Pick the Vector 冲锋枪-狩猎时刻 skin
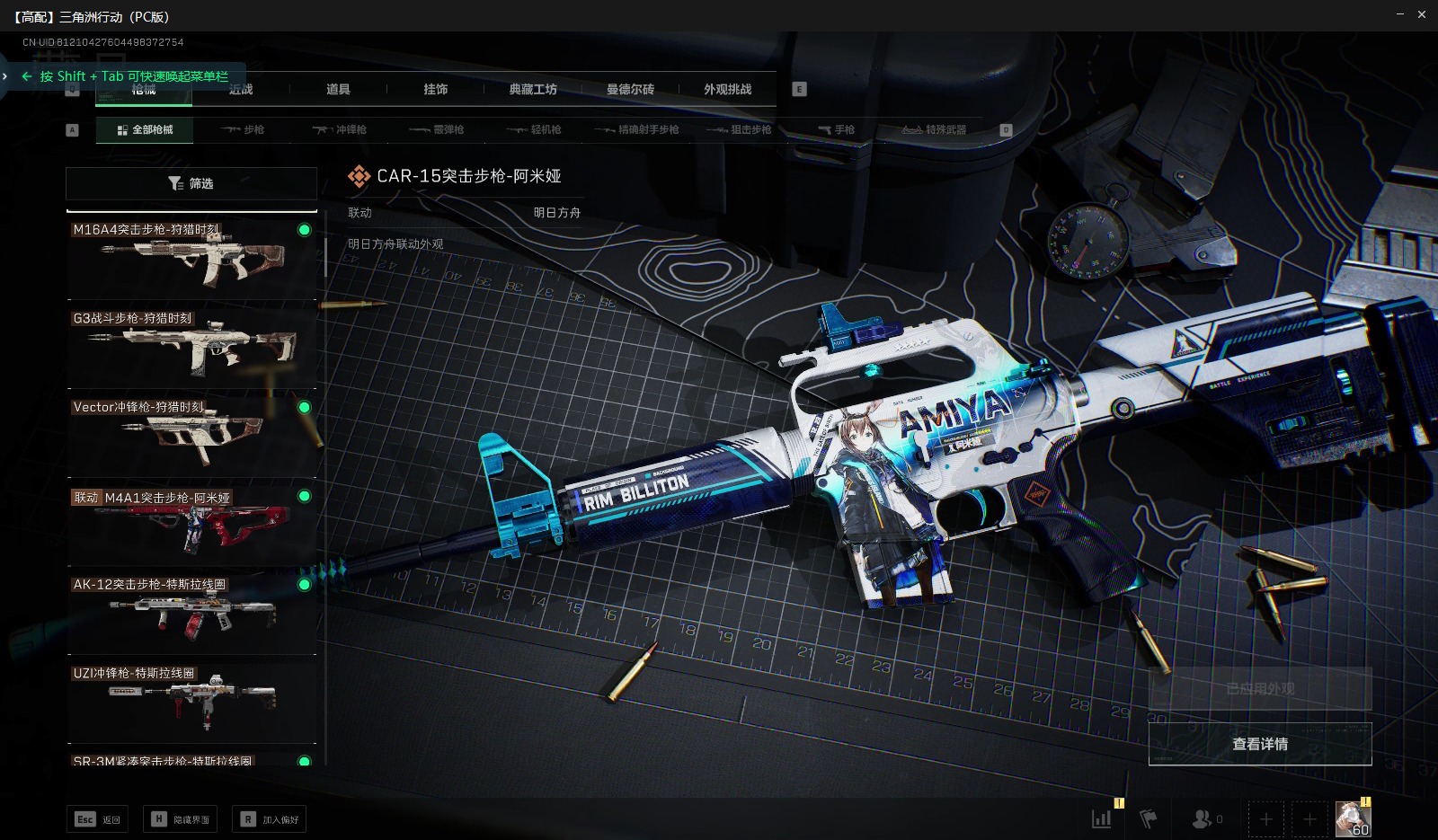1438x840 pixels. tap(191, 435)
